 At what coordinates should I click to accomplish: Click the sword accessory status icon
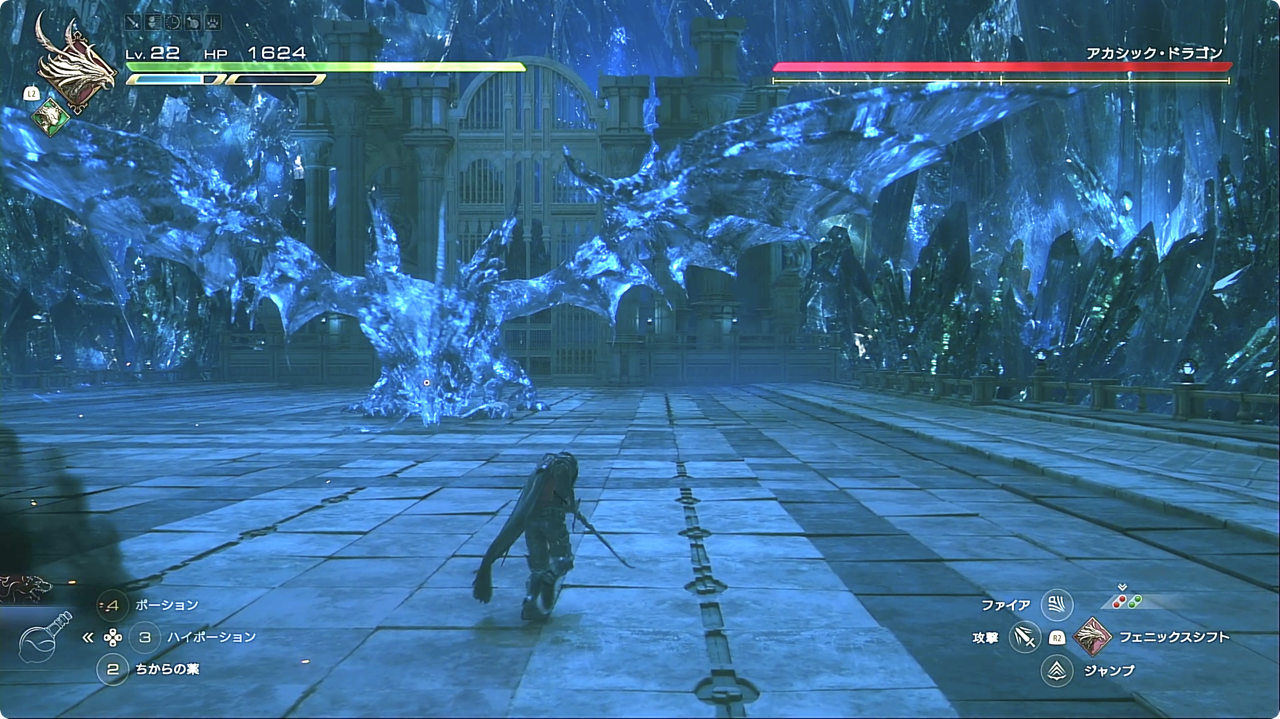click(134, 21)
